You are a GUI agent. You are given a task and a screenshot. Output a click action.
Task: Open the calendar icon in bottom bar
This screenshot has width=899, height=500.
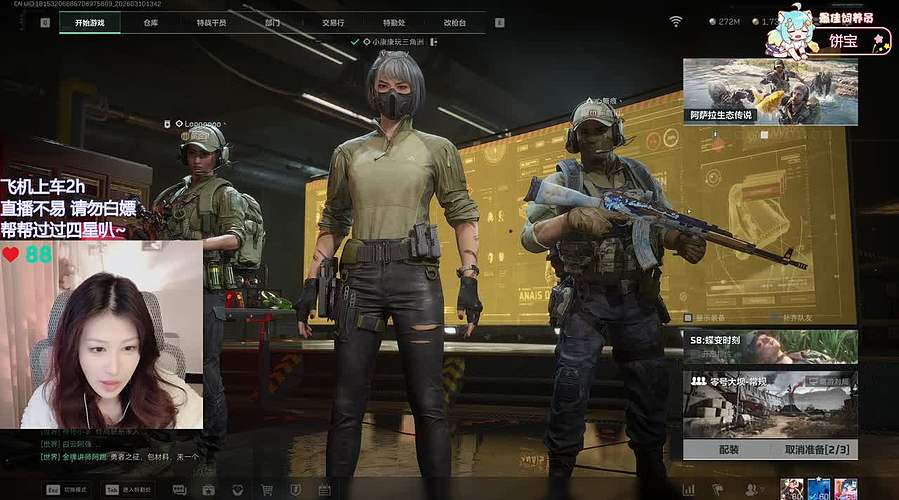324,490
